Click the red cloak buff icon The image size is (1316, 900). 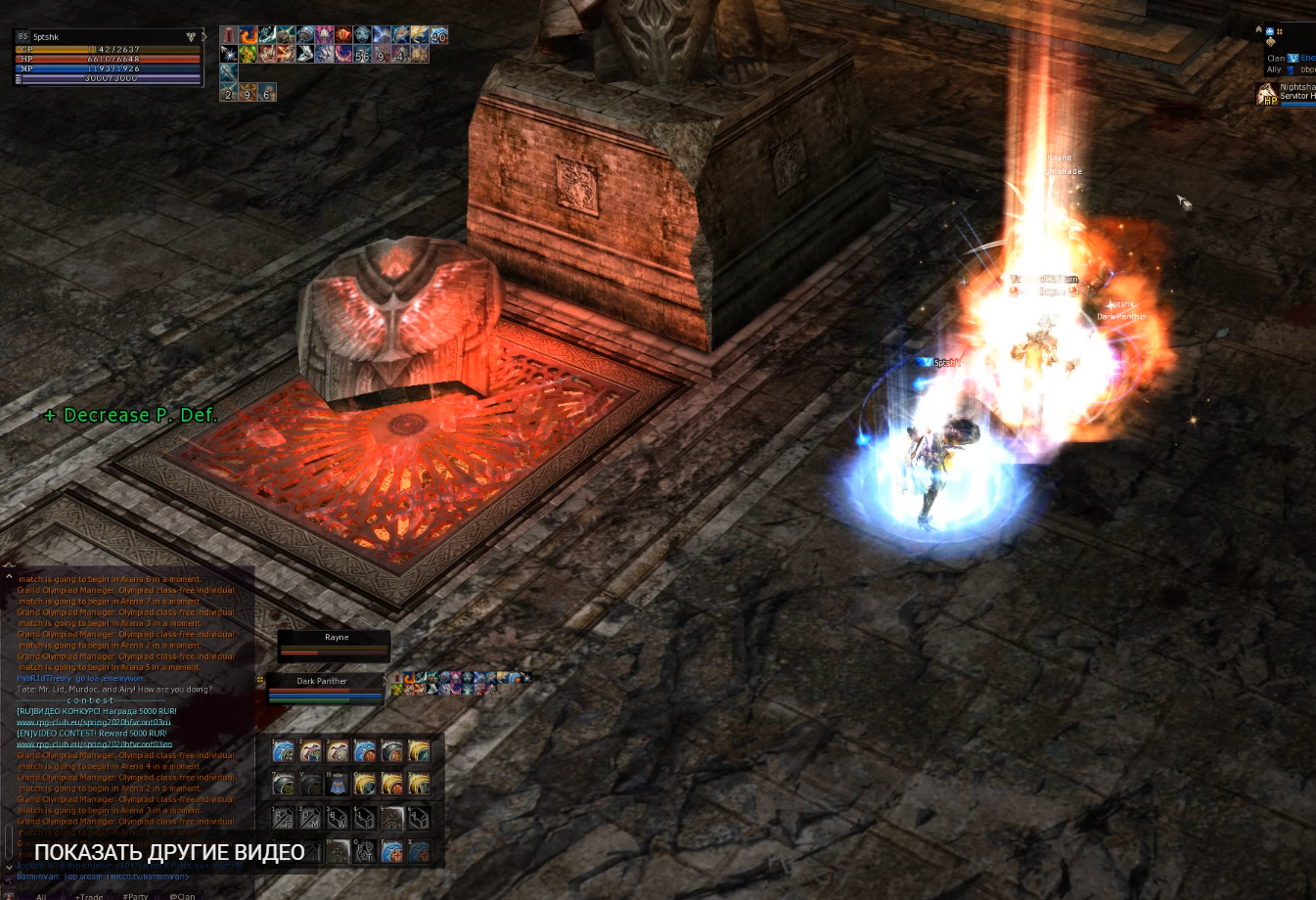tap(229, 35)
